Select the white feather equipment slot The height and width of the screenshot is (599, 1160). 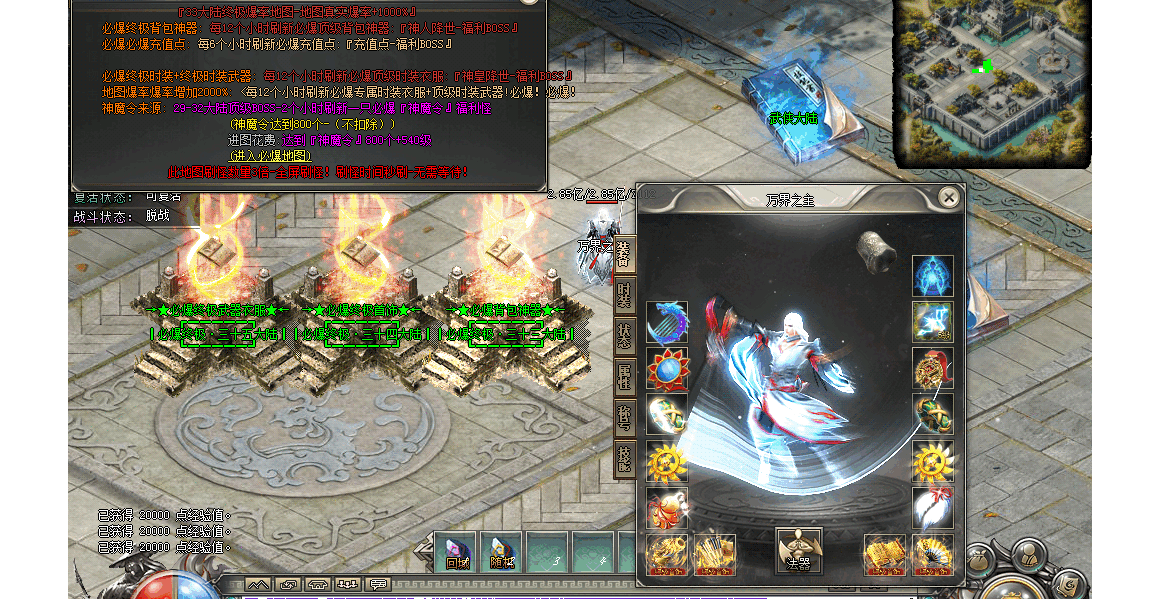click(932, 507)
